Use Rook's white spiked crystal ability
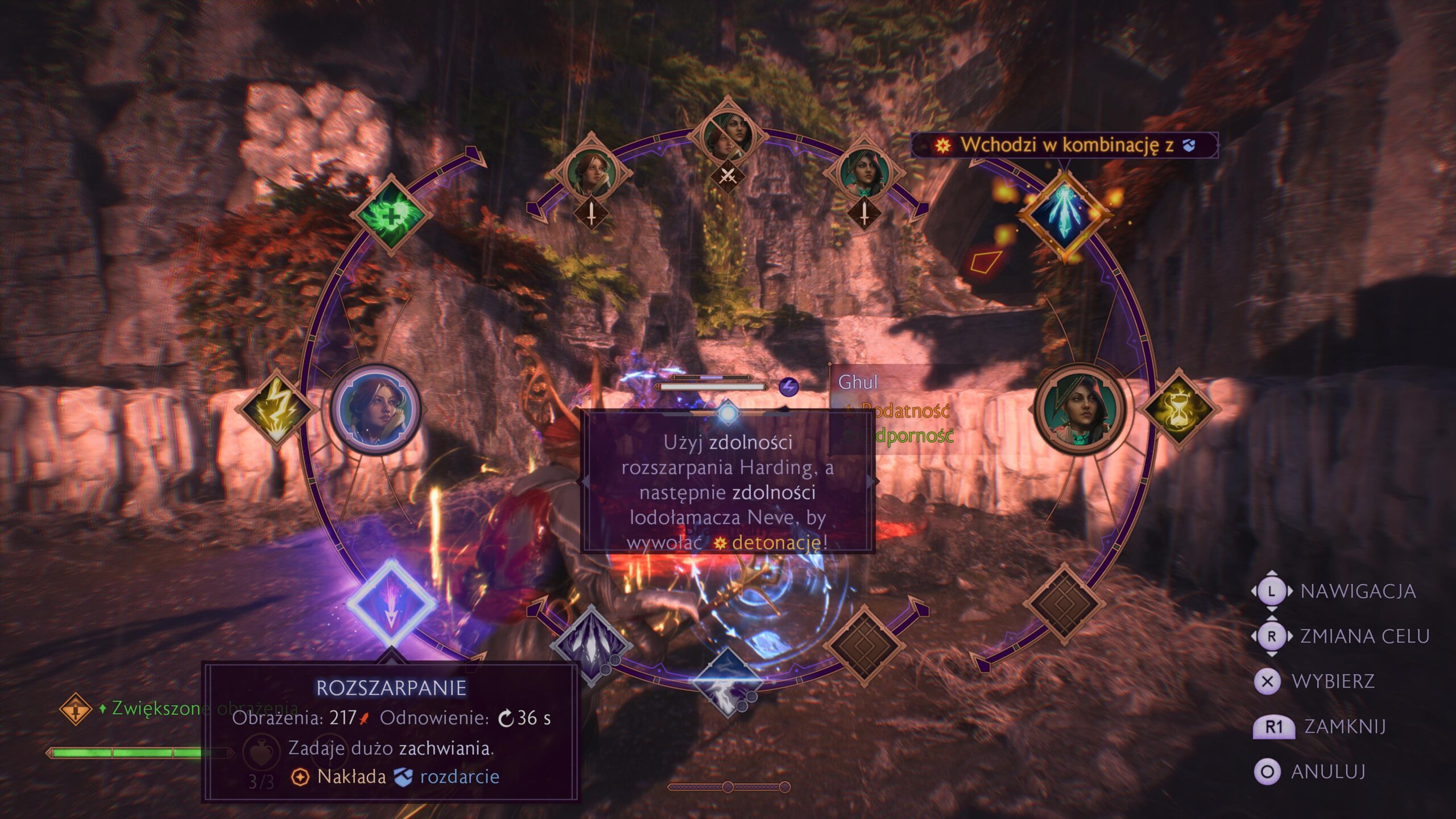Viewport: 1456px width, 819px height. (x=591, y=645)
